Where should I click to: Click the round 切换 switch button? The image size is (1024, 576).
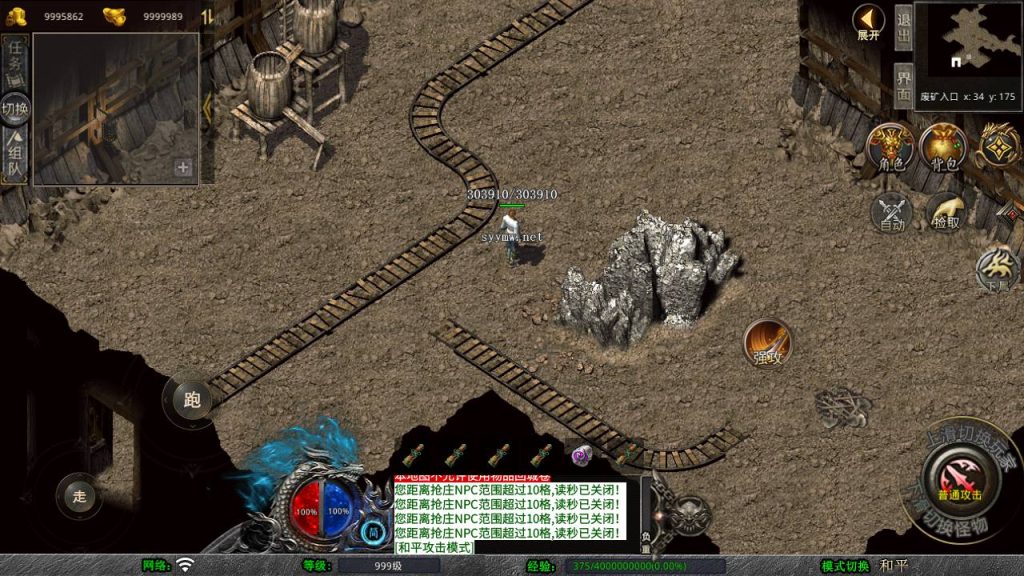click(x=15, y=108)
